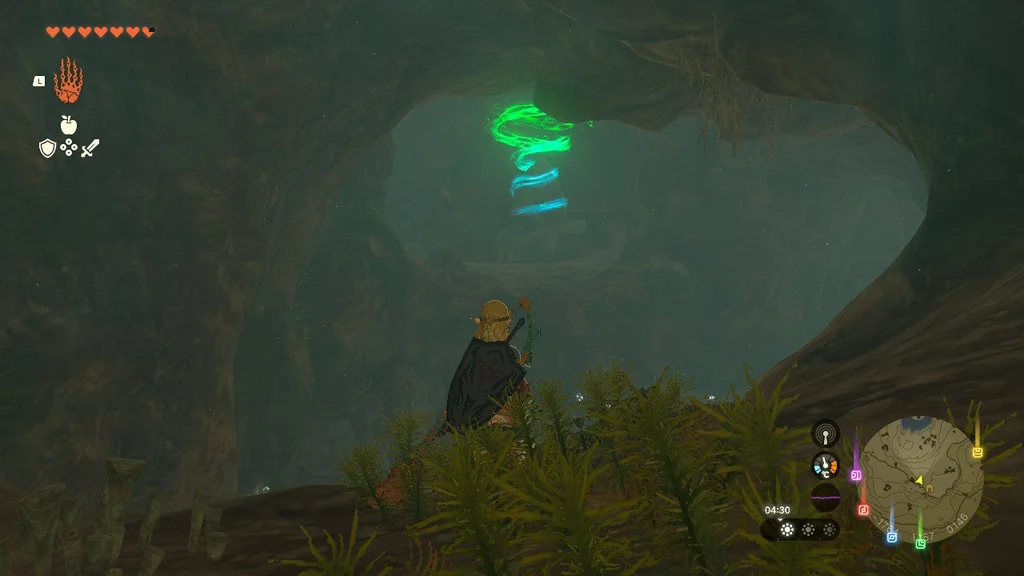Select the apple quick-item icon

[x=68, y=125]
